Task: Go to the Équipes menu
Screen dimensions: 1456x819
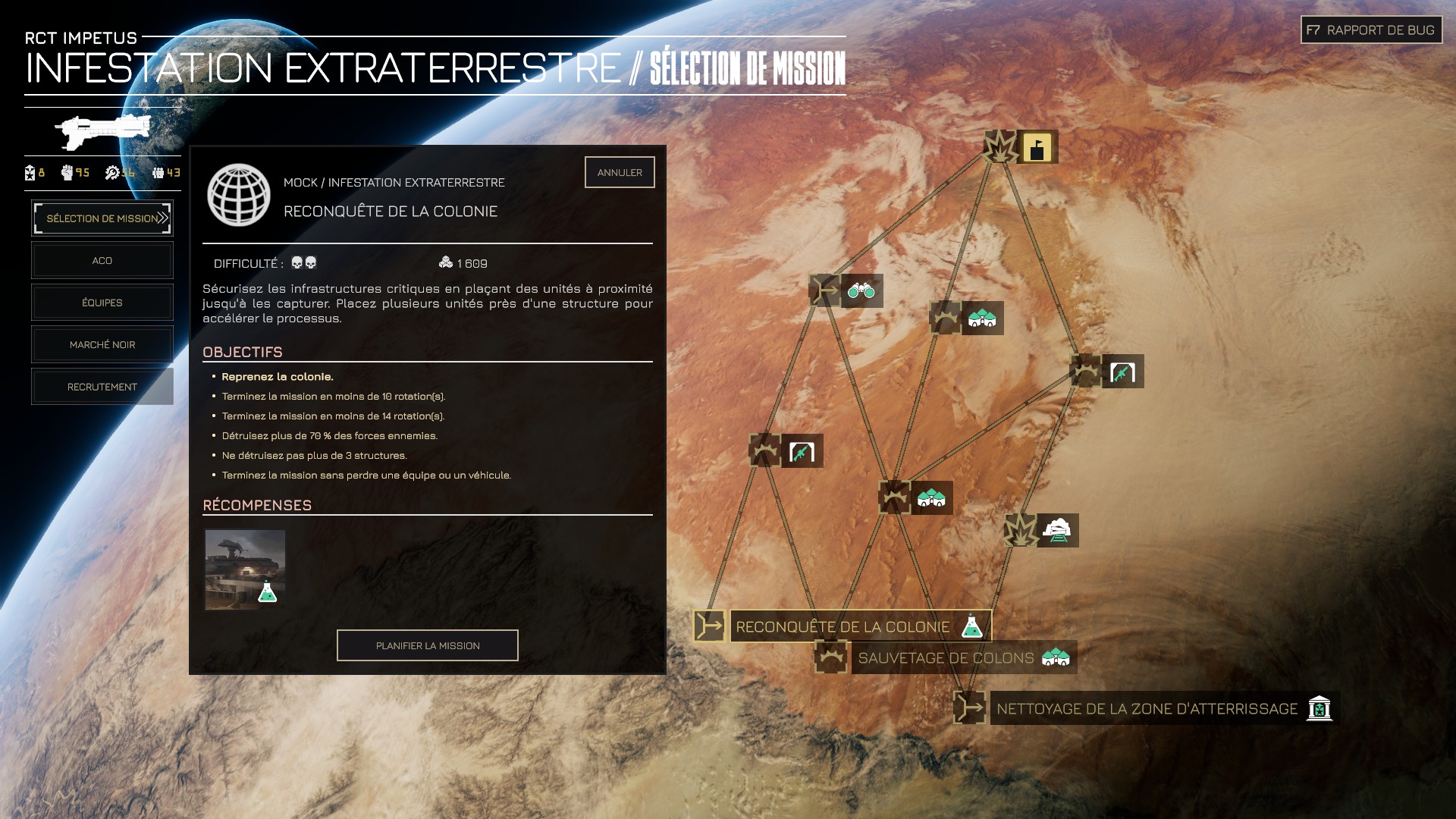Action: tap(102, 303)
